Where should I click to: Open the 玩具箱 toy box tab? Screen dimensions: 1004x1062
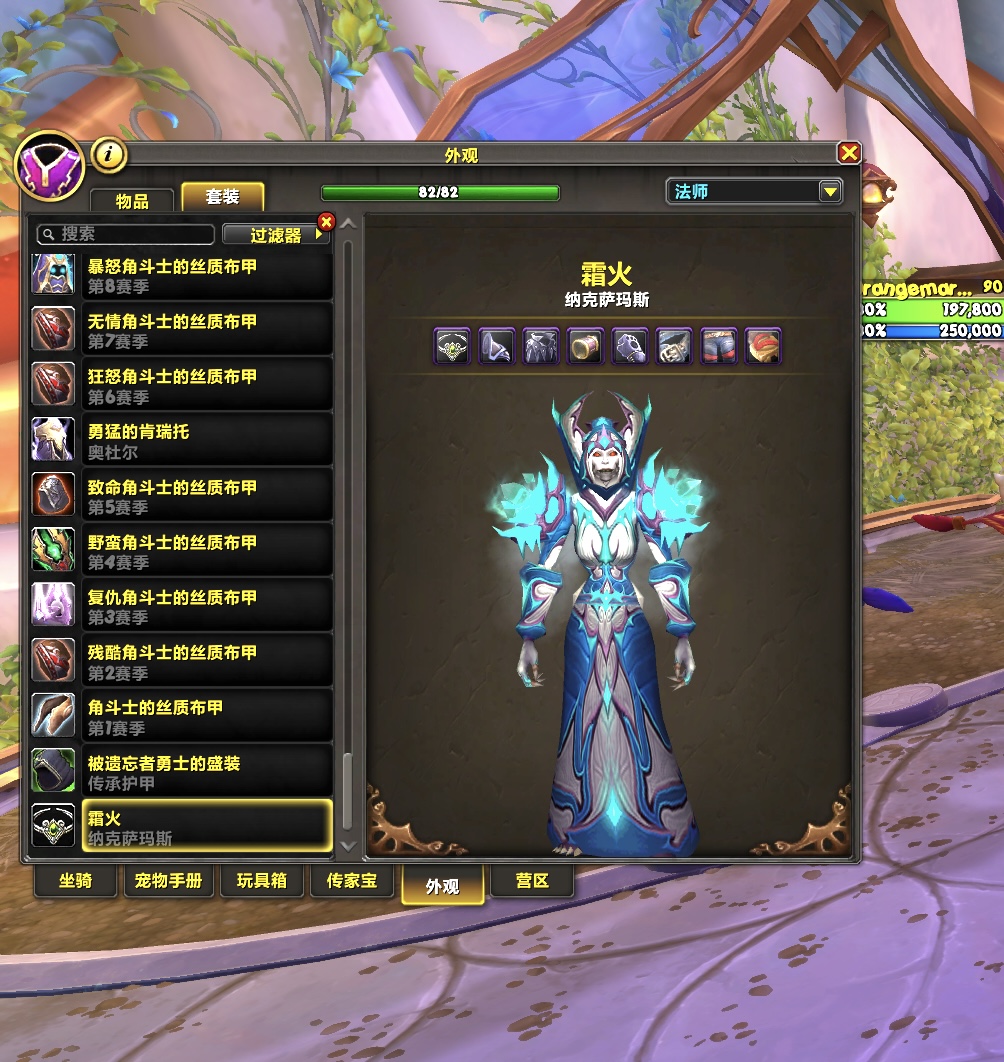pos(262,881)
